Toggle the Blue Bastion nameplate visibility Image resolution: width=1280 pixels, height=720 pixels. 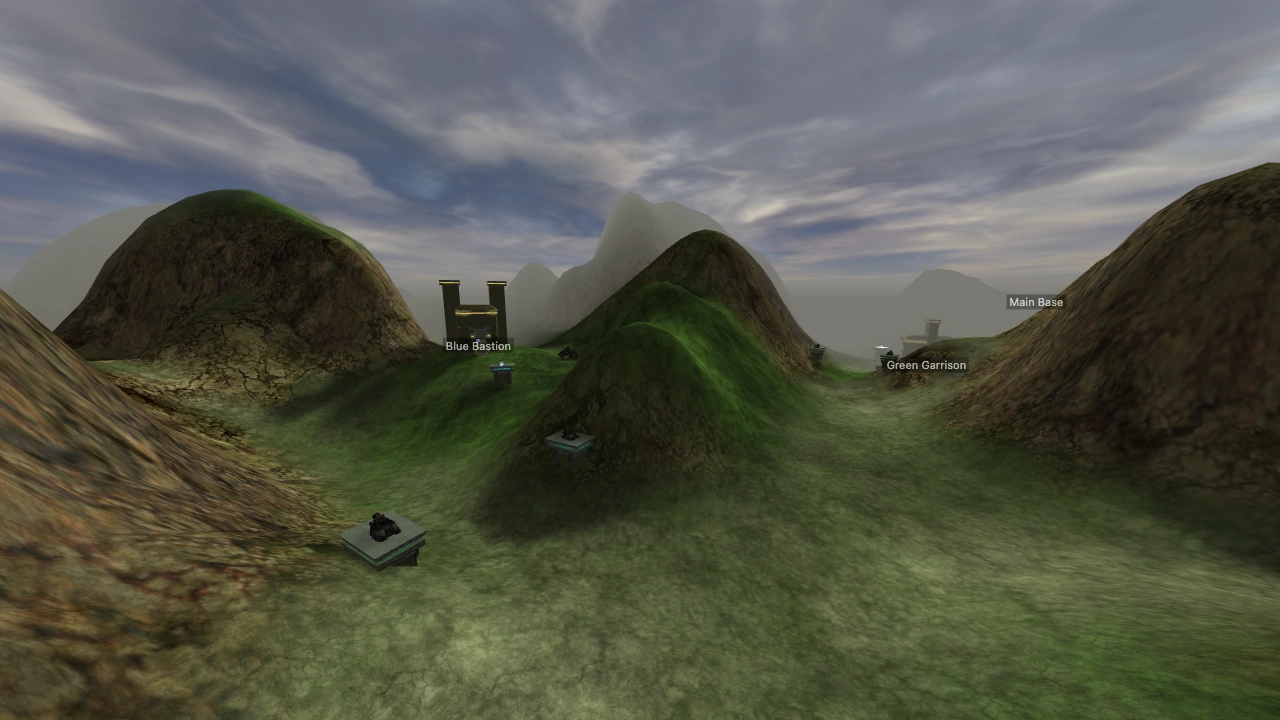click(x=477, y=346)
